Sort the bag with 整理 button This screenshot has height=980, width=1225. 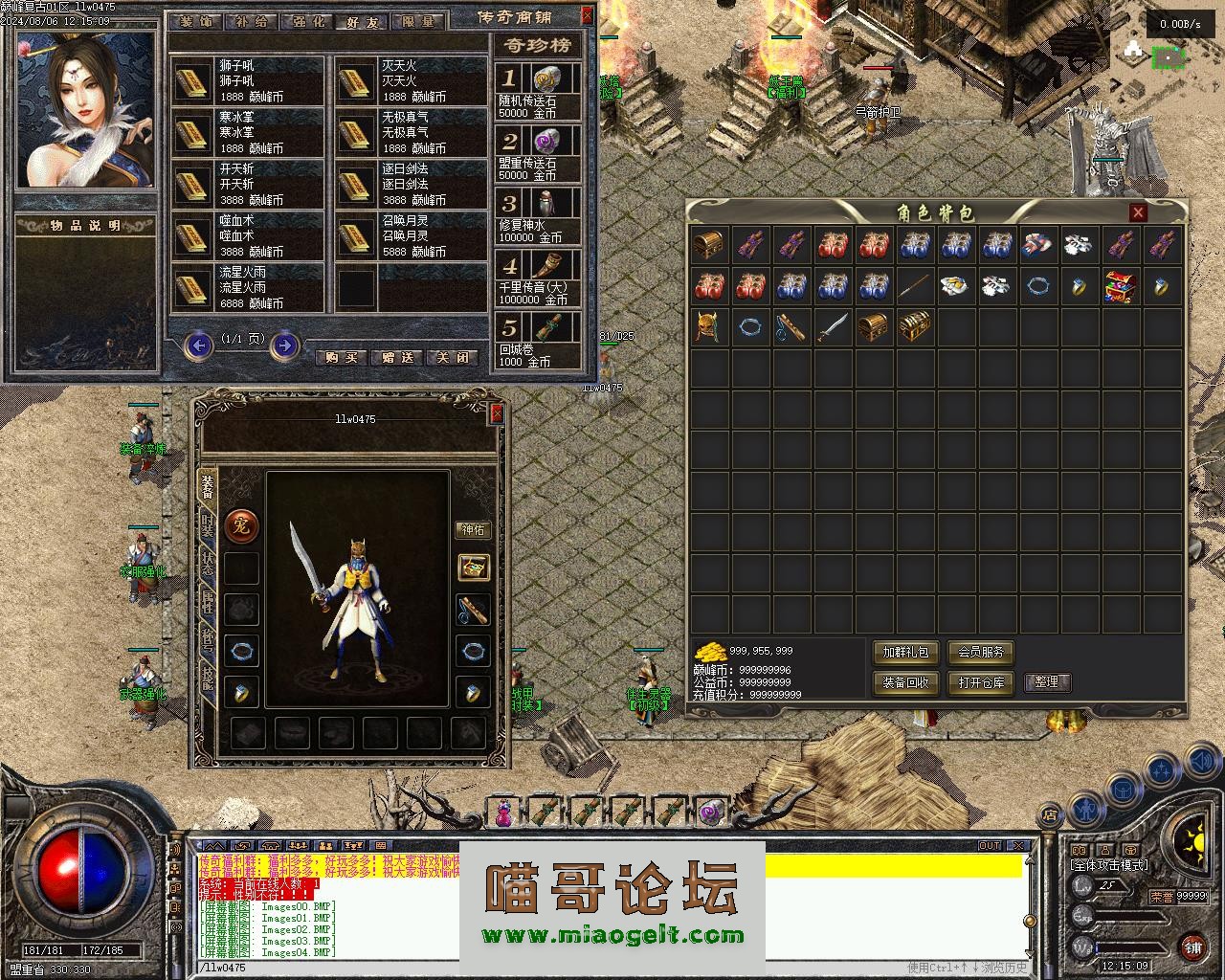click(1047, 682)
